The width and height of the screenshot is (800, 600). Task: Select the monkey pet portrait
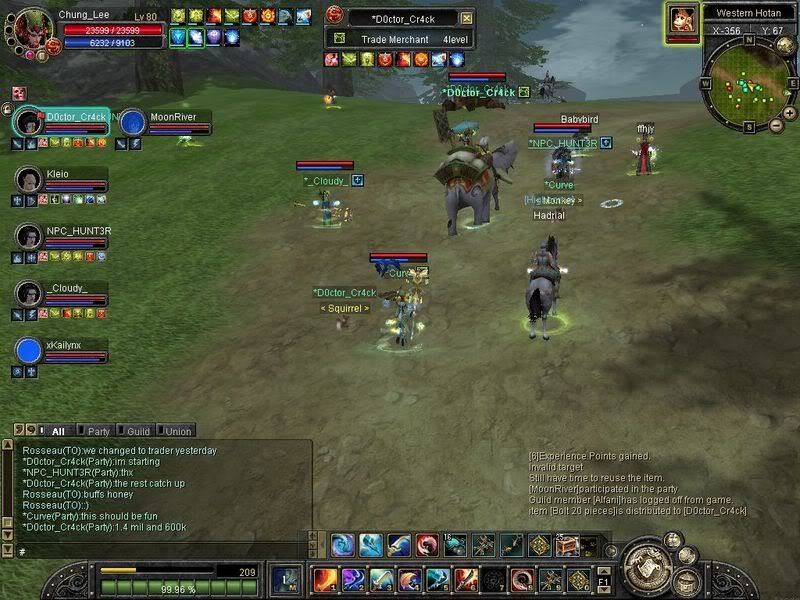683,19
